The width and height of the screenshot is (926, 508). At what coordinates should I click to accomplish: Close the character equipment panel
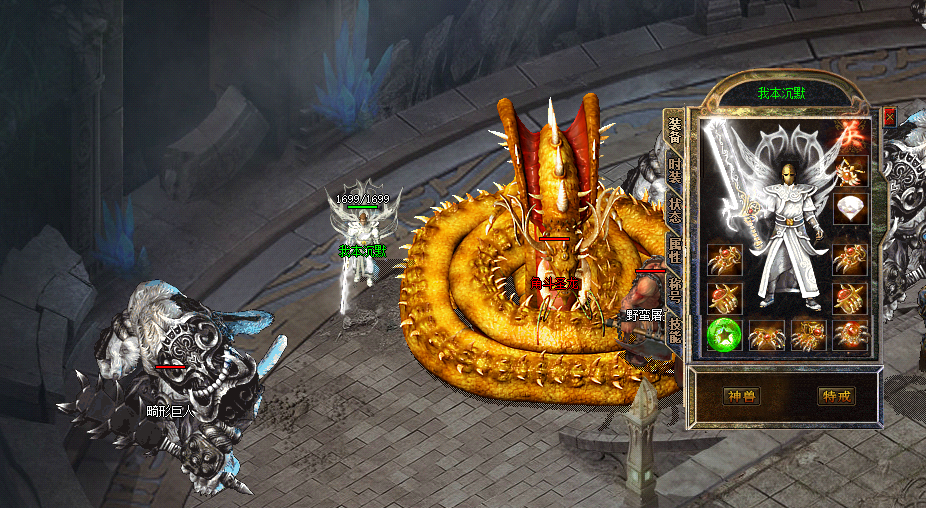890,116
